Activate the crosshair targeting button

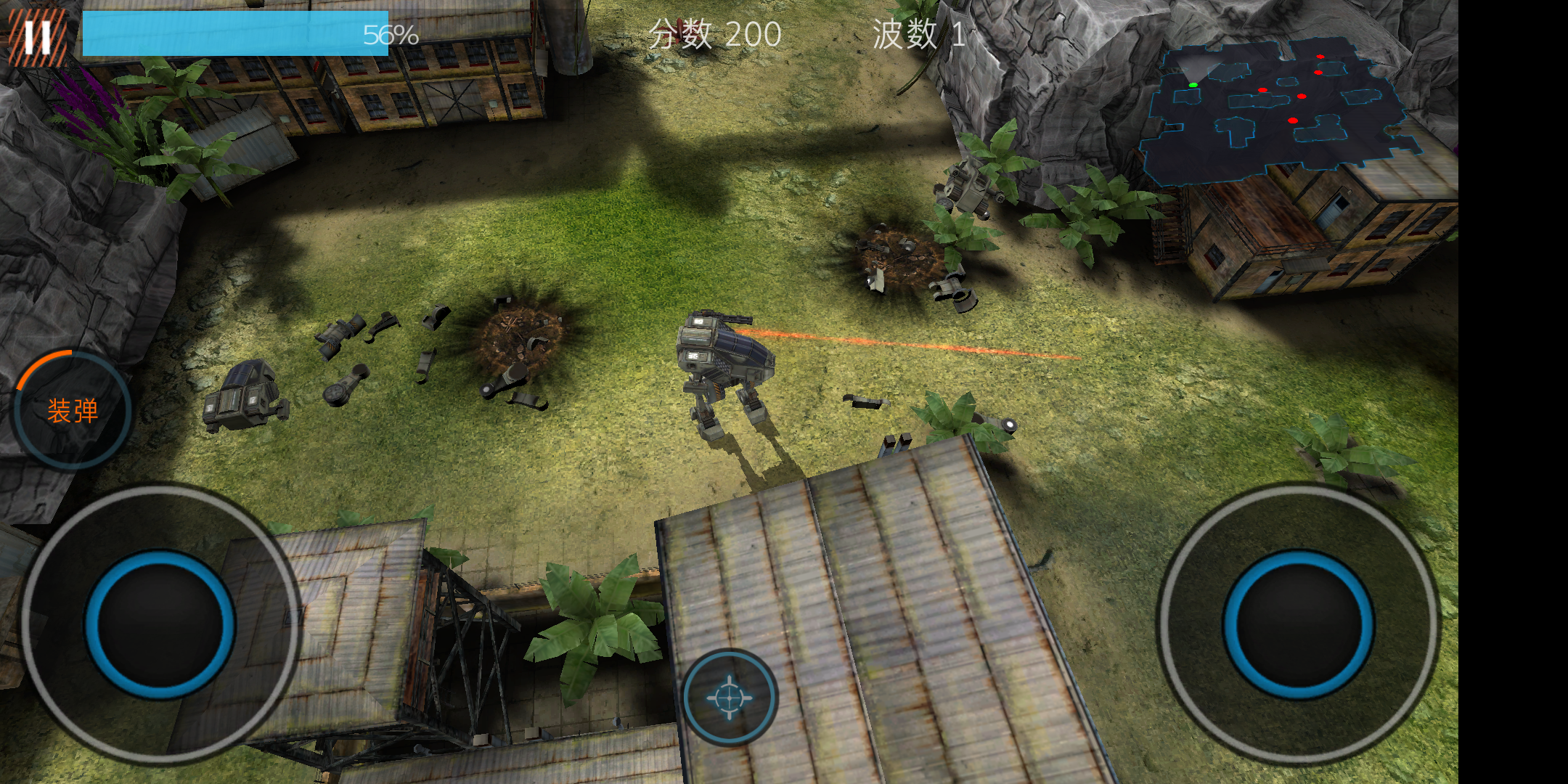coord(730,698)
